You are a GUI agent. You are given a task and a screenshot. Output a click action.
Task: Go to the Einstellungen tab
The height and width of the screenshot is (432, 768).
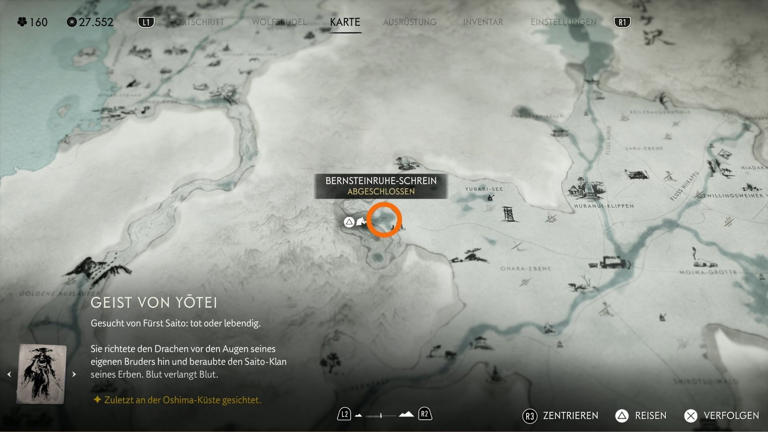click(563, 22)
